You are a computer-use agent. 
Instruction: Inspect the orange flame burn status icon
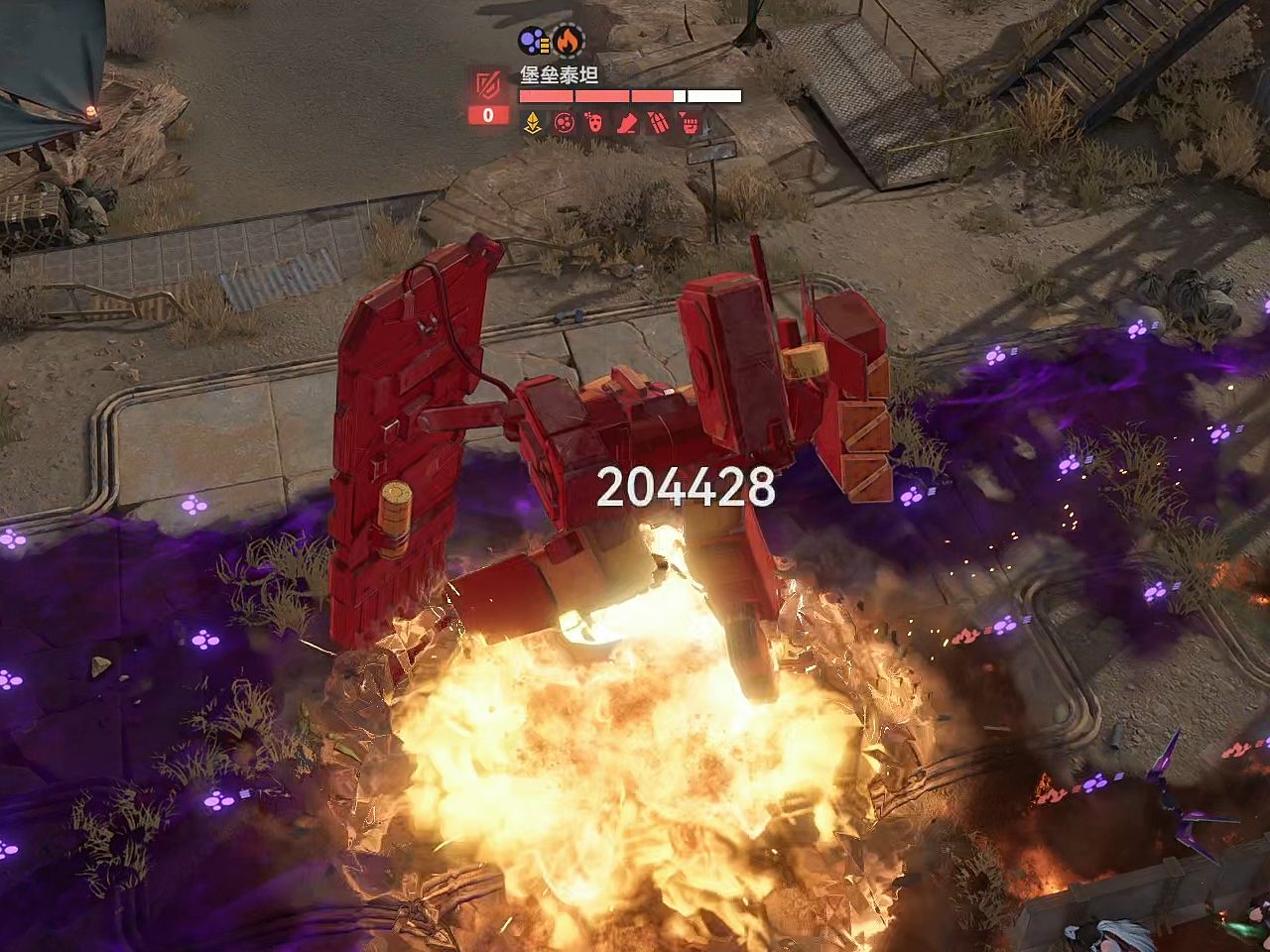pos(568,42)
